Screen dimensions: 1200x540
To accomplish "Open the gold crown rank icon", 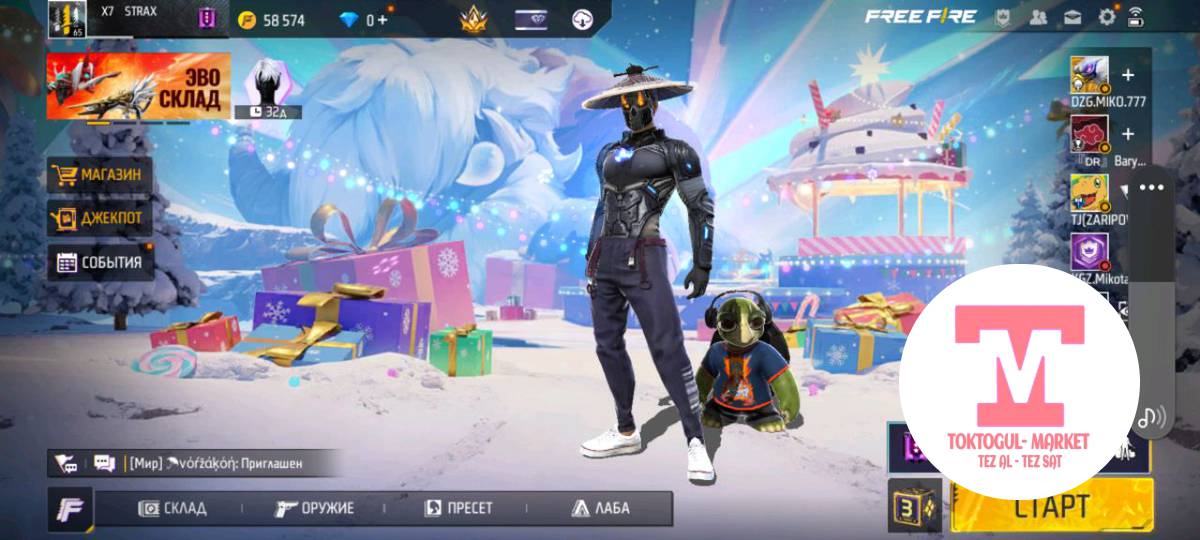I will pyautogui.click(x=472, y=19).
